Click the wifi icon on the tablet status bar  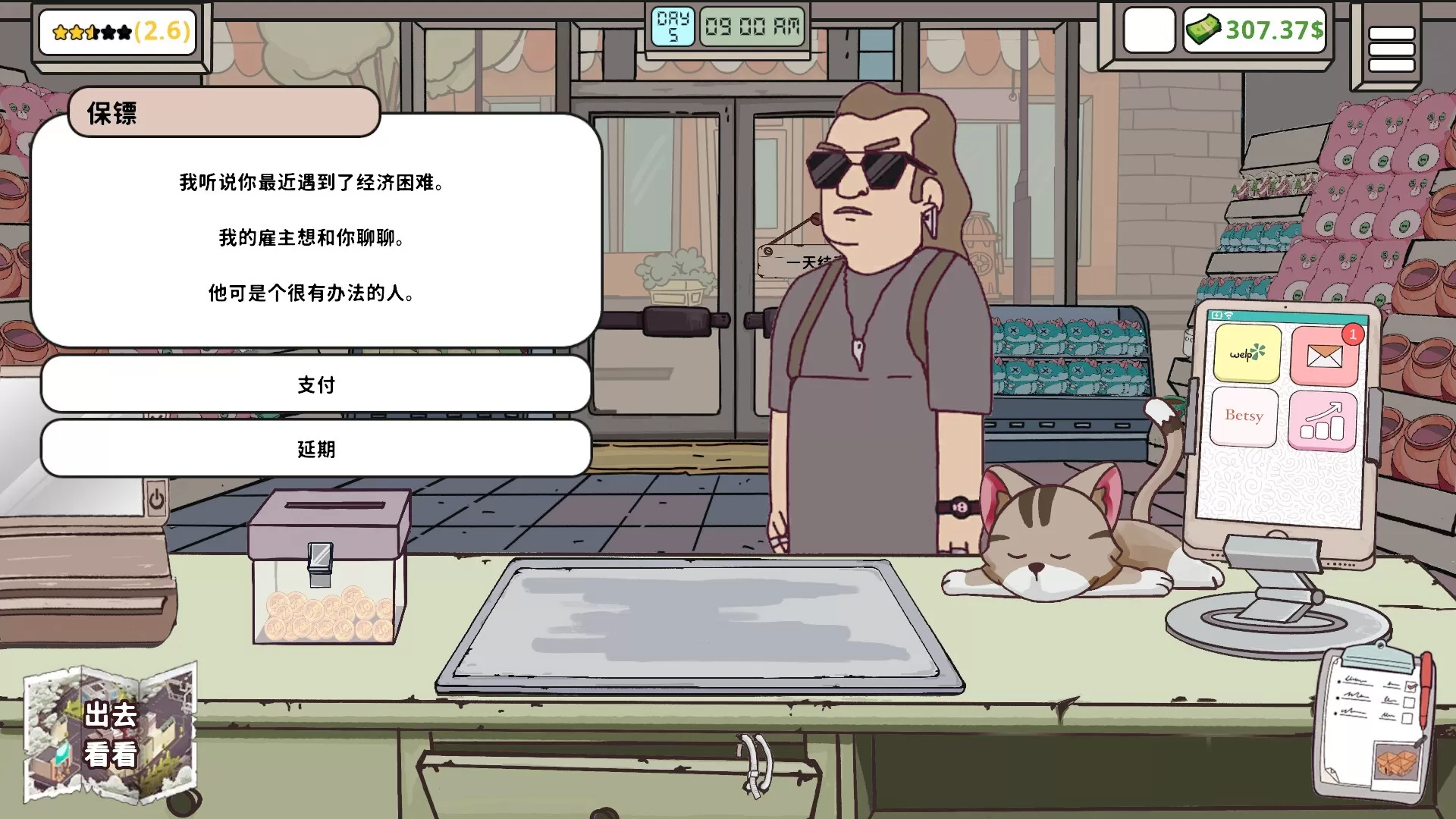coord(1228,315)
